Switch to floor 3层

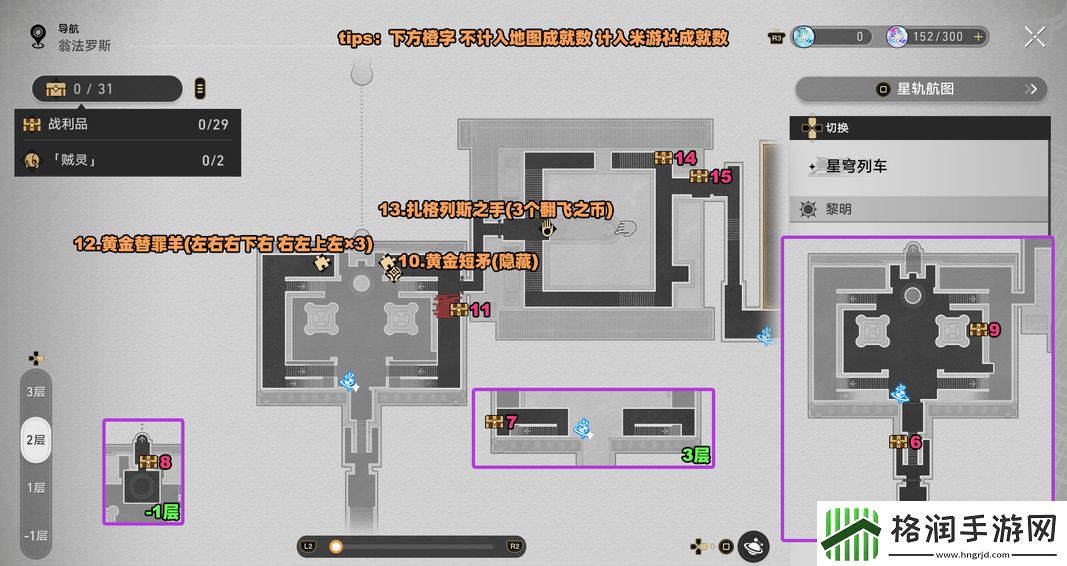point(36,391)
